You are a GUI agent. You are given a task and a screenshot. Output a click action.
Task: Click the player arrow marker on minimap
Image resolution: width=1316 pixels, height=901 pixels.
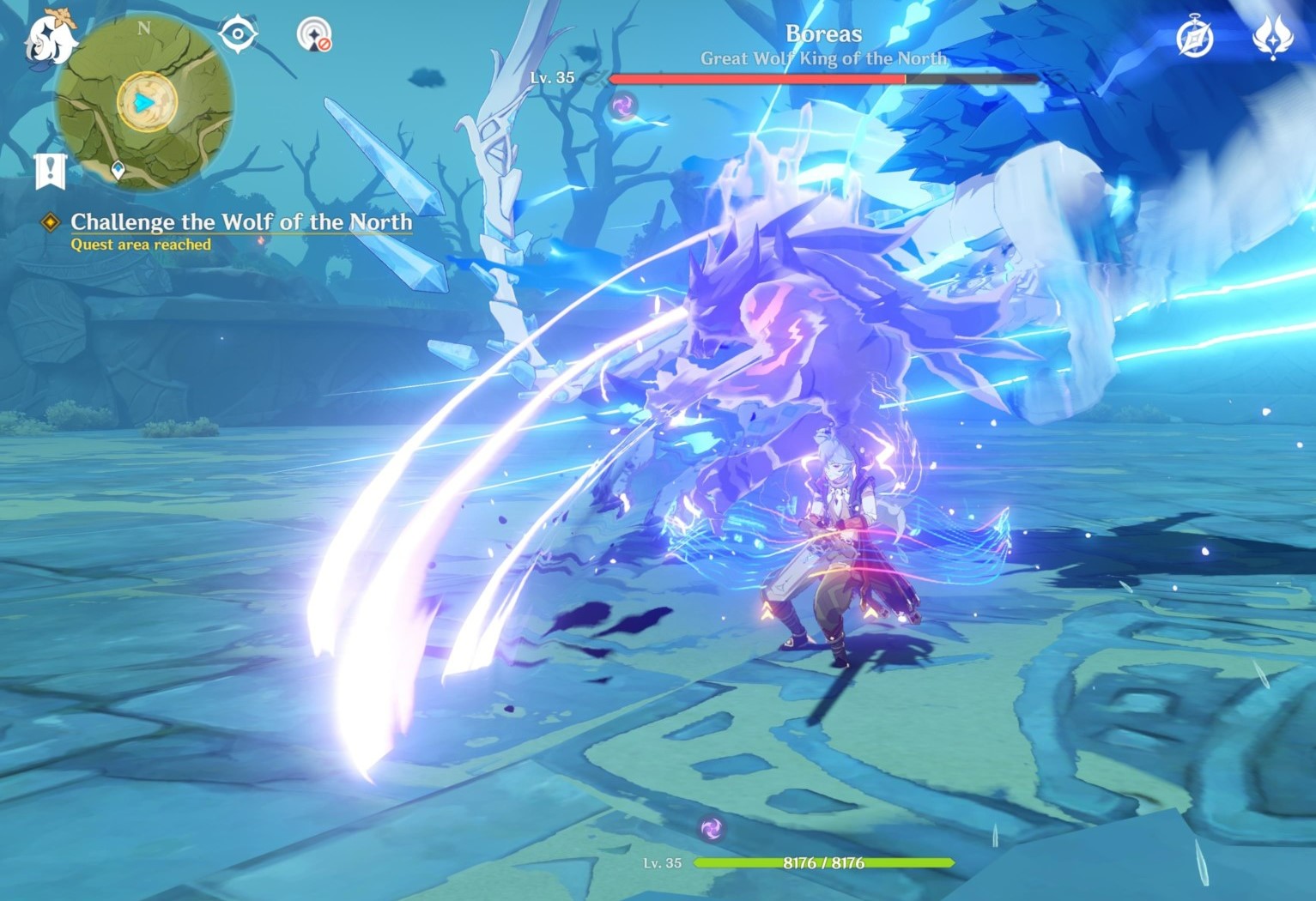pos(145,104)
